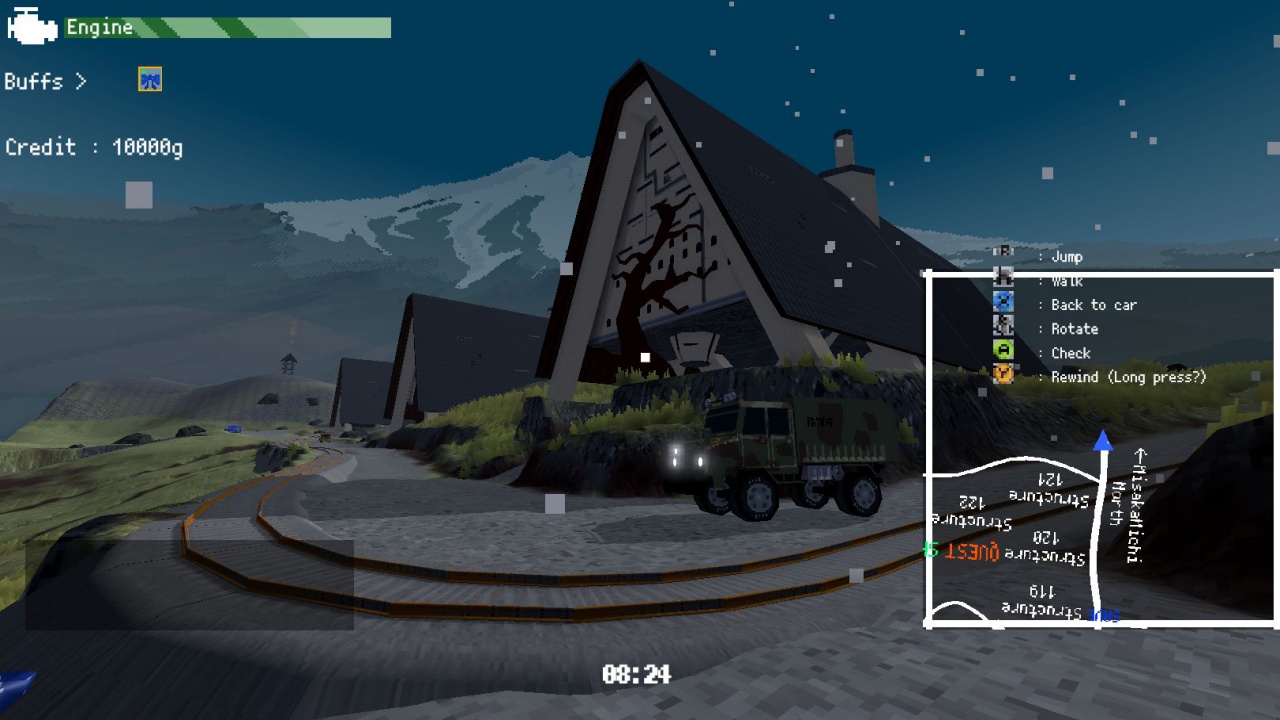The width and height of the screenshot is (1280, 720).
Task: Select the active buff icon
Action: pyautogui.click(x=149, y=80)
